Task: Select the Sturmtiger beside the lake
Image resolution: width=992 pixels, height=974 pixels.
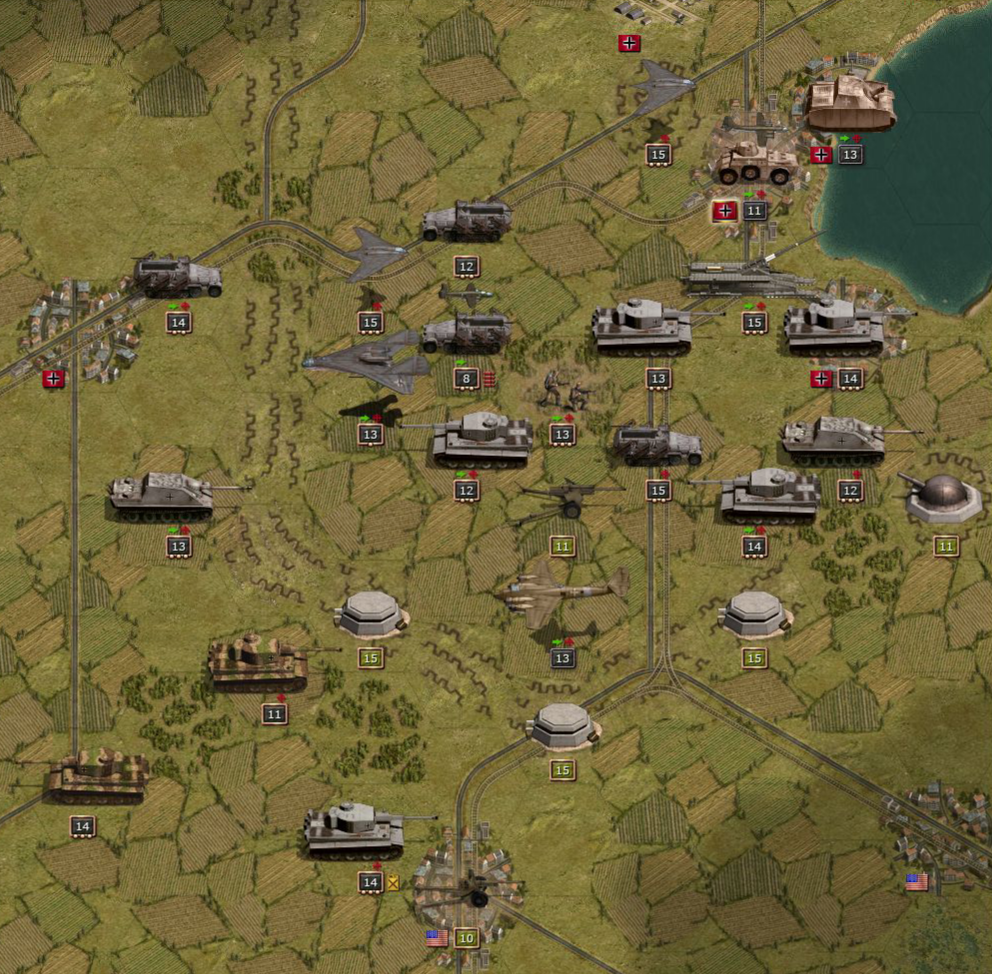Action: (850, 105)
